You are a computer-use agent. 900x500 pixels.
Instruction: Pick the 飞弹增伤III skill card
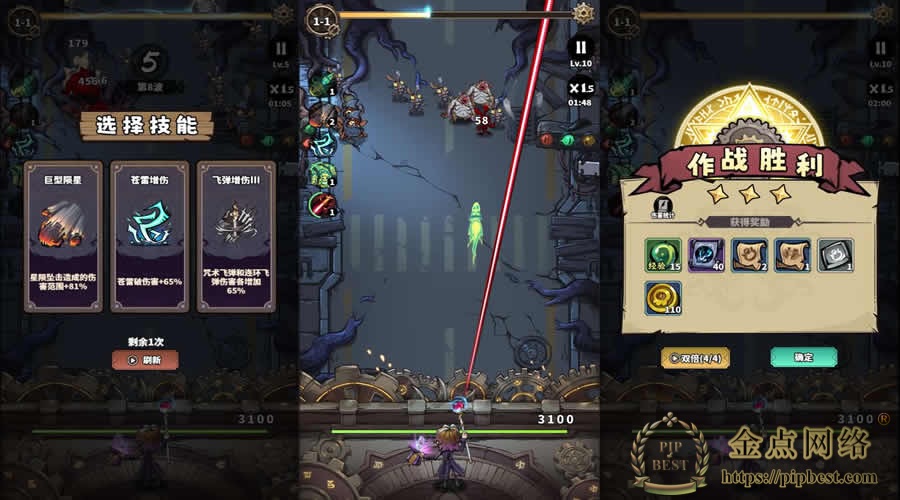[236, 236]
